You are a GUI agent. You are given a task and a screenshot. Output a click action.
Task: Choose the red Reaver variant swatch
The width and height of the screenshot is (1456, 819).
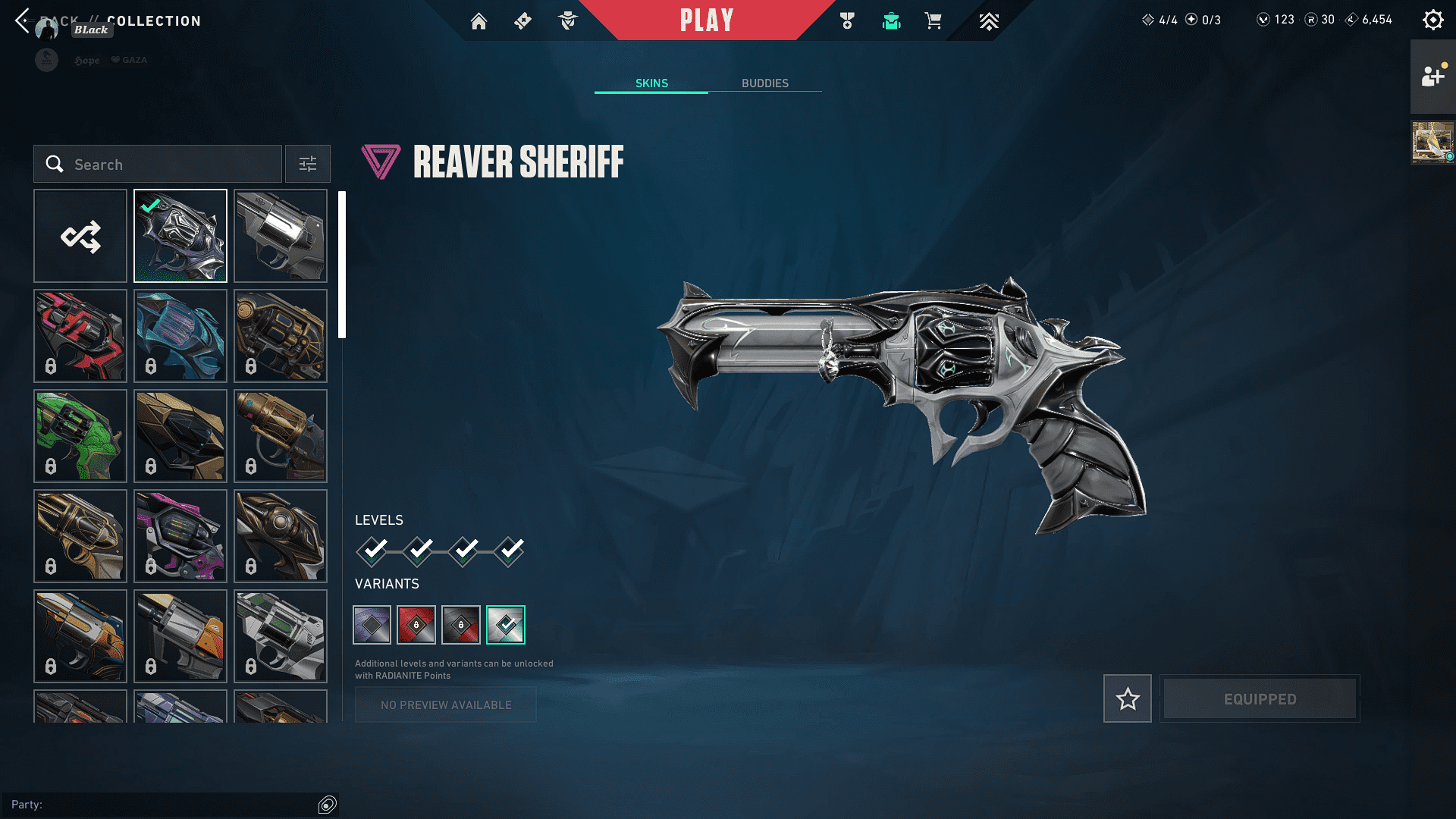point(416,625)
